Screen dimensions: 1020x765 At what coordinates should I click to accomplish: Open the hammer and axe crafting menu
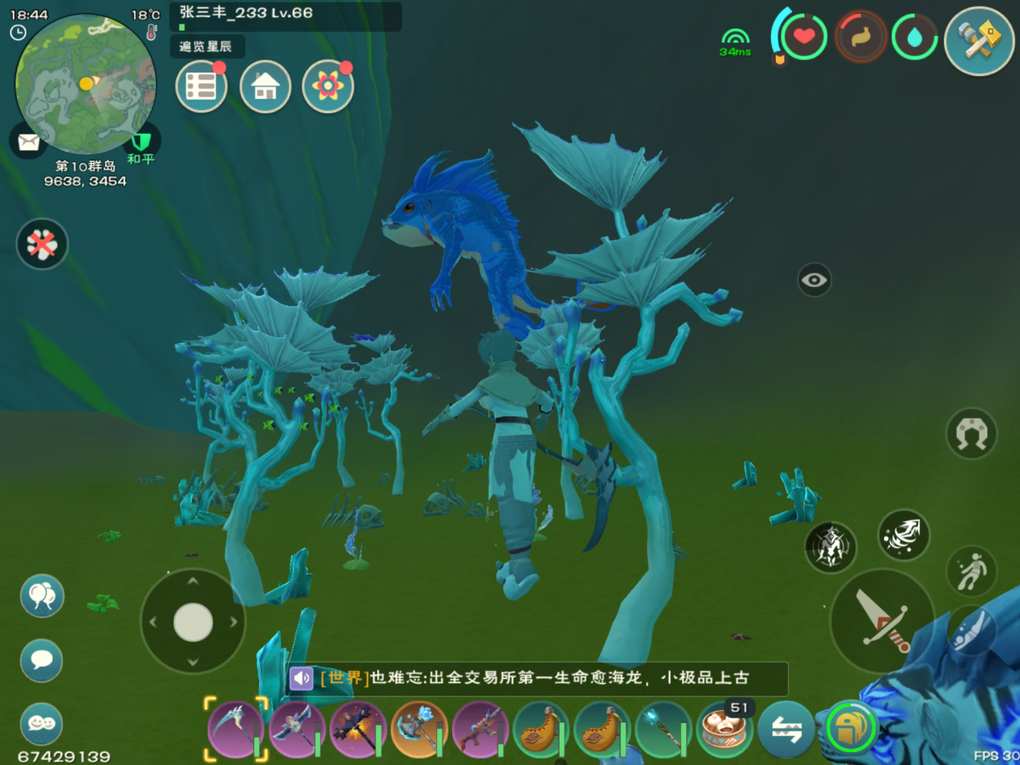pos(979,40)
